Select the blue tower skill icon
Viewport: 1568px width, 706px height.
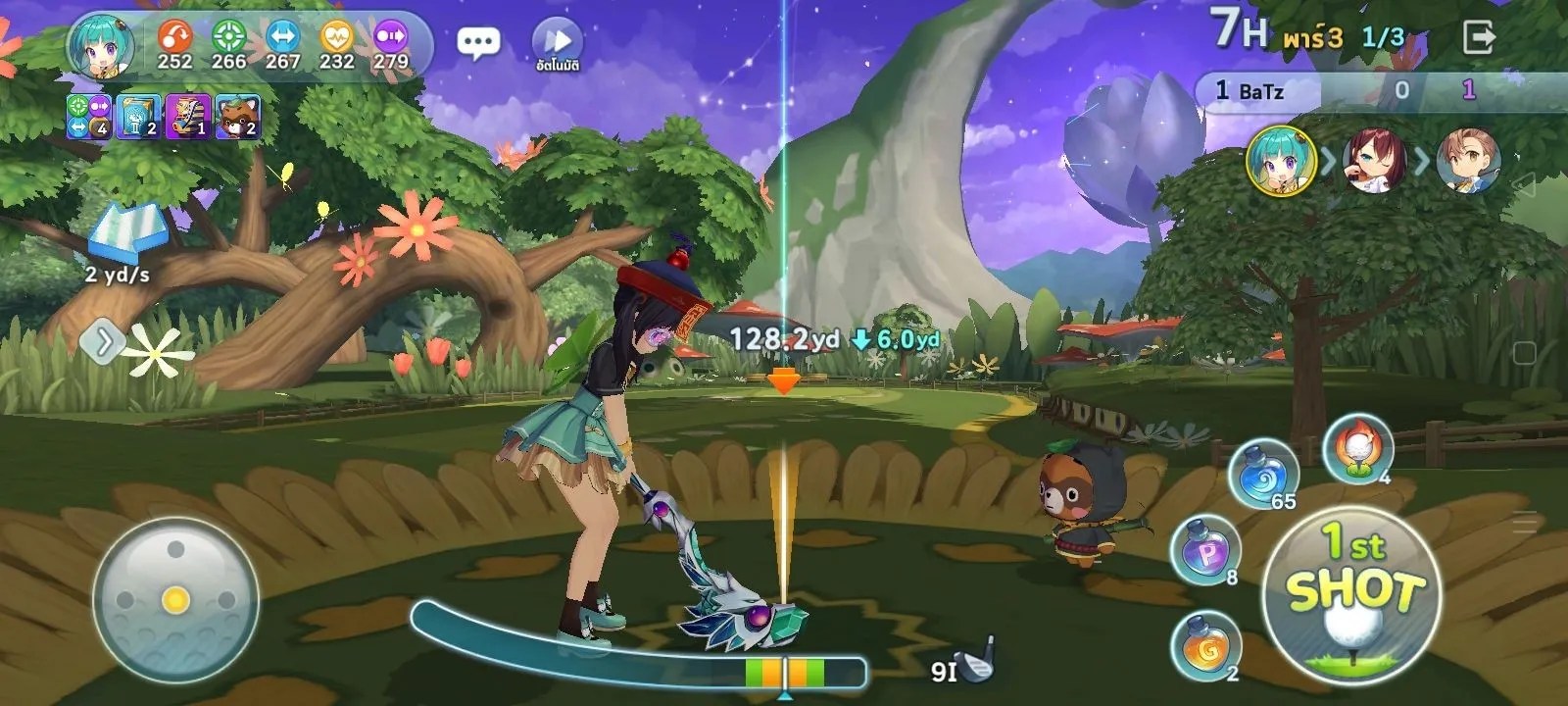coord(139,117)
